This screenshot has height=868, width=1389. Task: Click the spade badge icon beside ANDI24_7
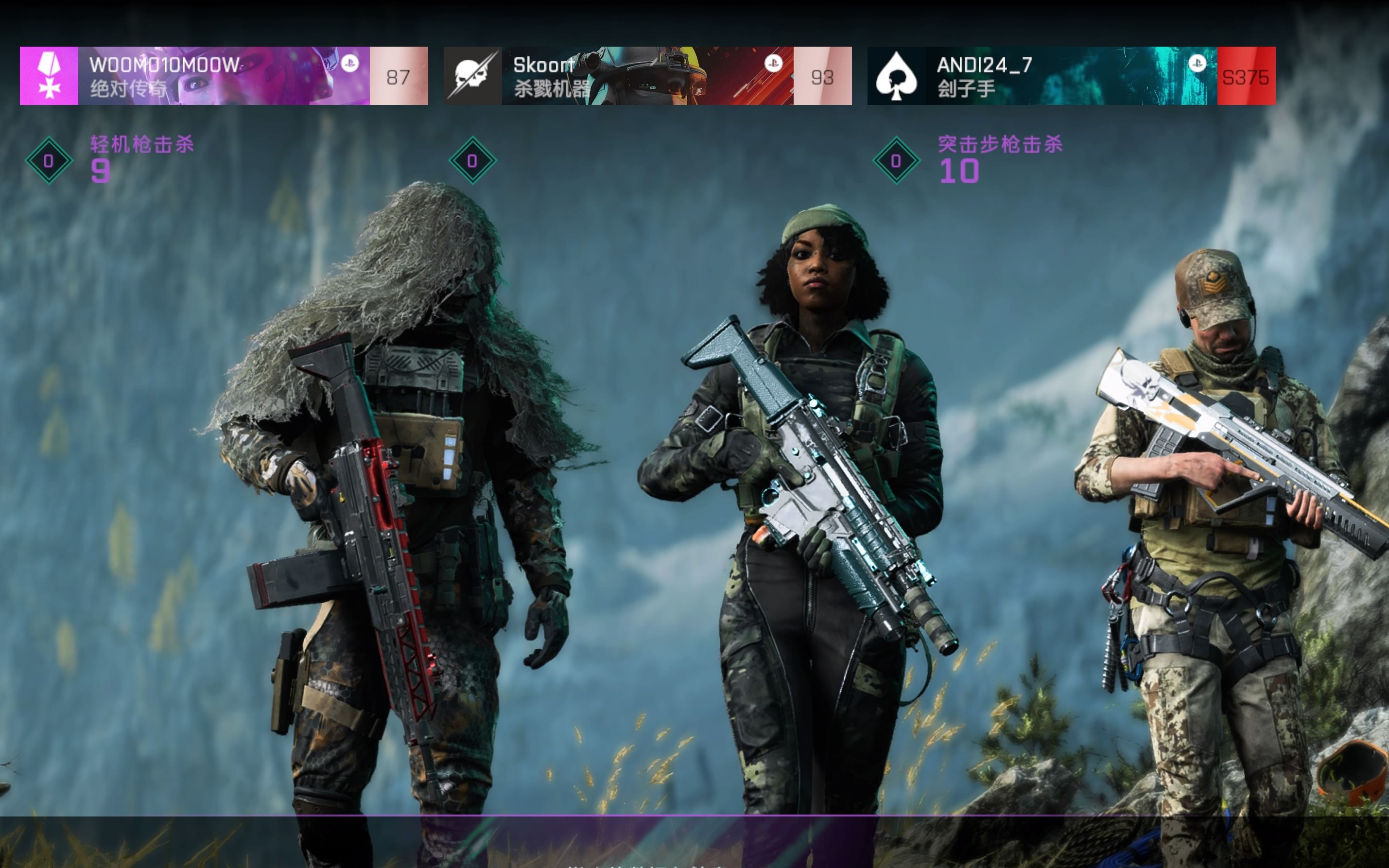click(x=896, y=76)
